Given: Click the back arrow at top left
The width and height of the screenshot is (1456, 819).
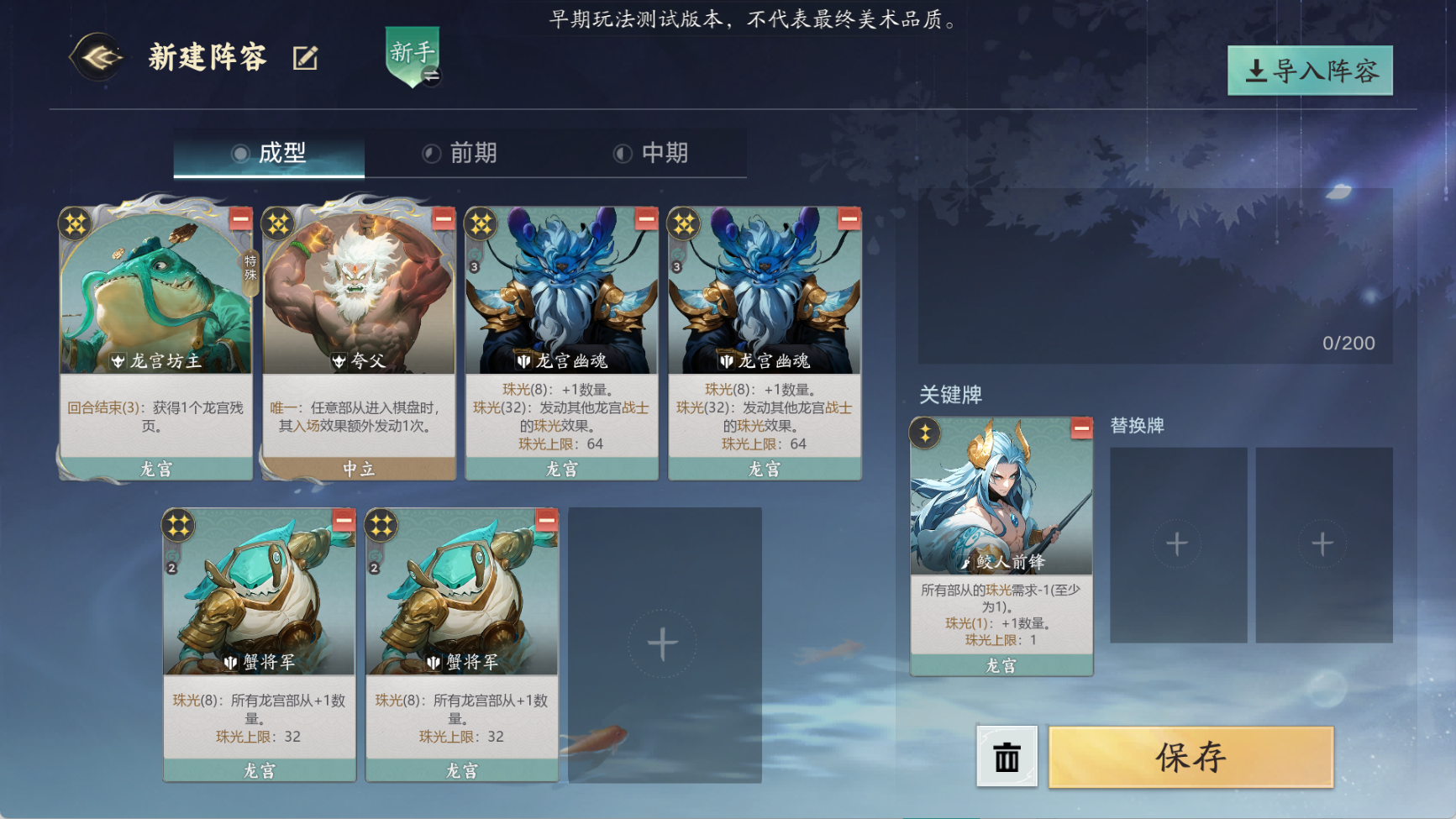Looking at the screenshot, I should 98,57.
